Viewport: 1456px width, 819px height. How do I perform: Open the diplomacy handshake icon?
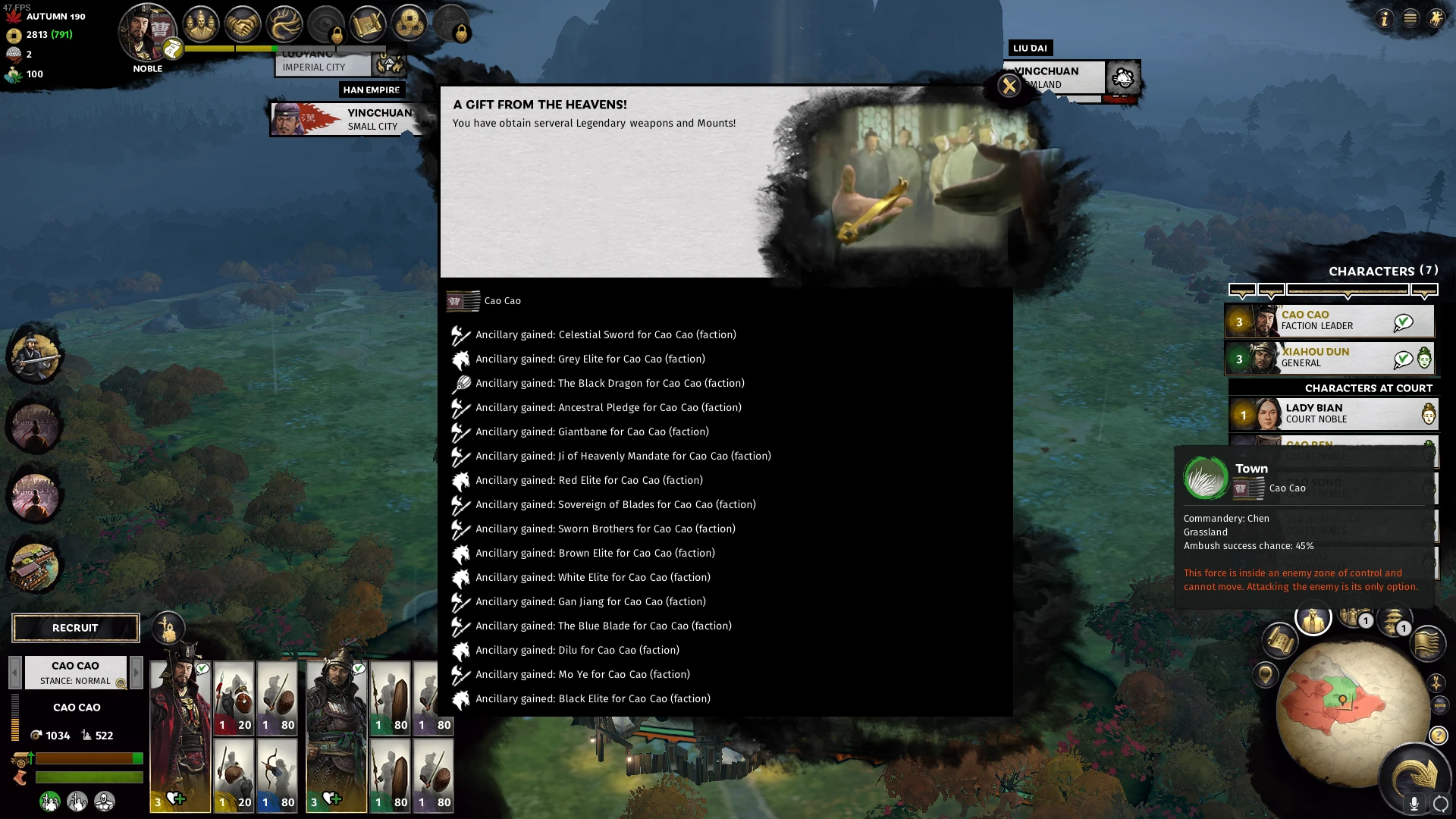(243, 25)
